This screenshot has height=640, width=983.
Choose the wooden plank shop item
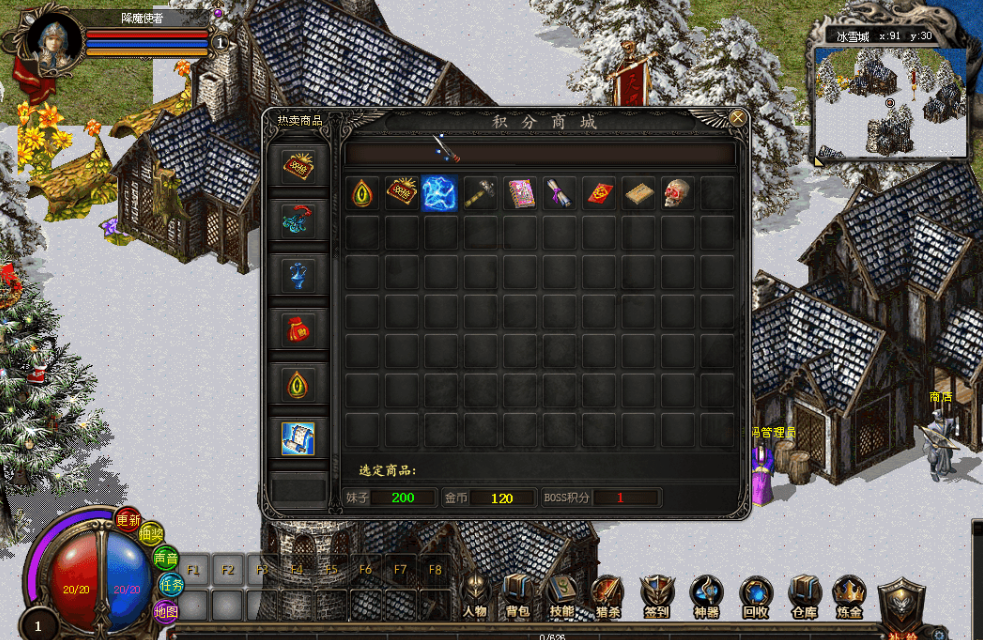[639, 193]
